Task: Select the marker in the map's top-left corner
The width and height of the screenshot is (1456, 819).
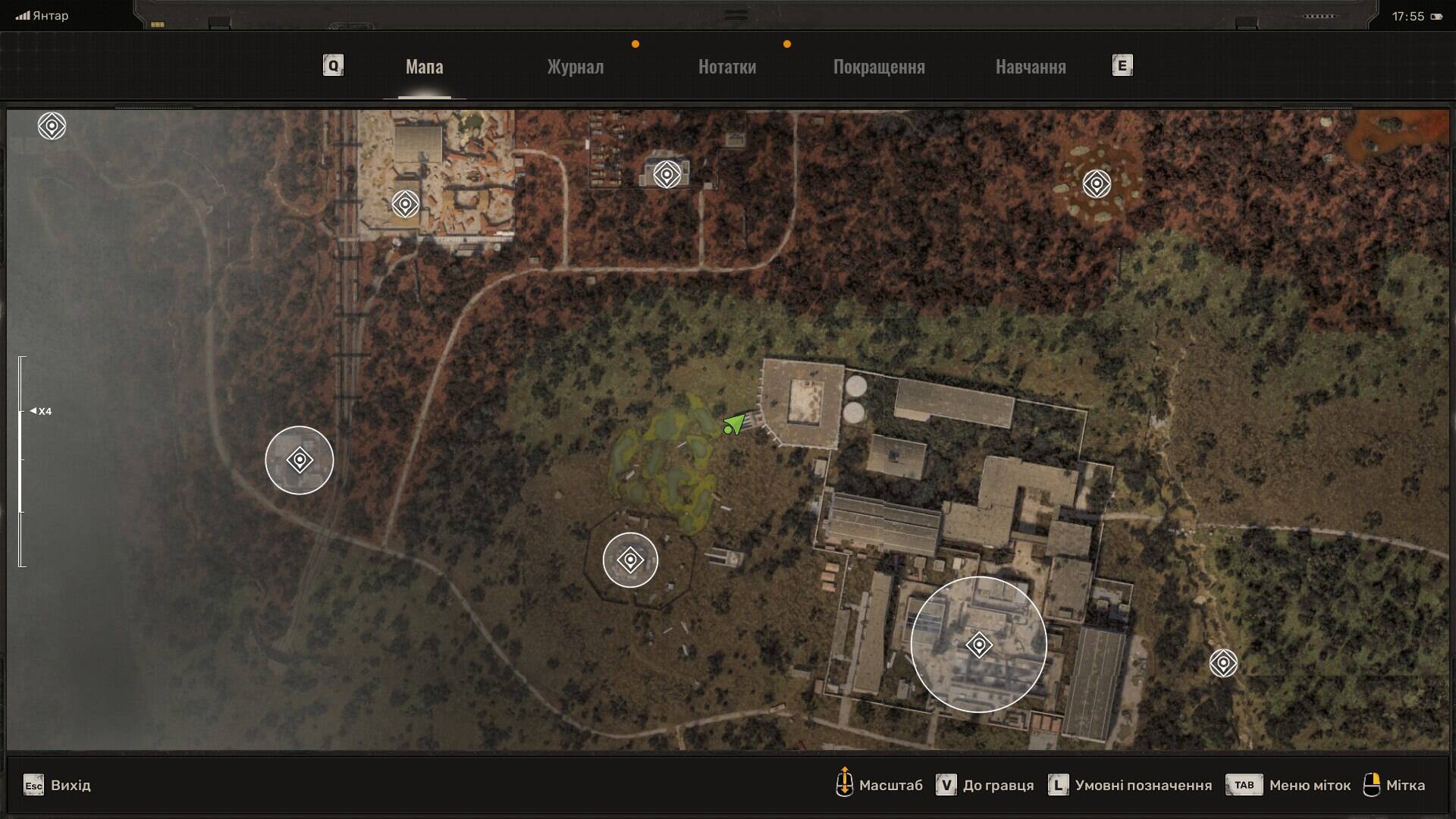Action: (52, 126)
